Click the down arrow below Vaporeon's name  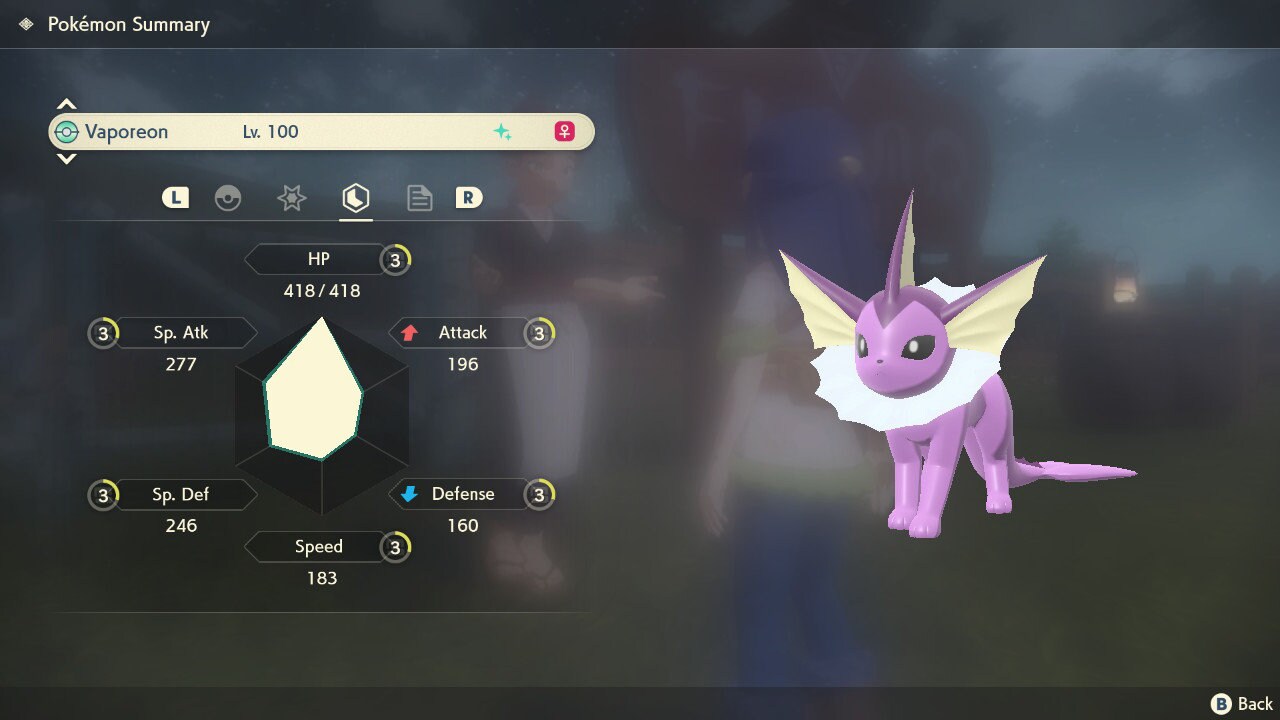coord(66,159)
